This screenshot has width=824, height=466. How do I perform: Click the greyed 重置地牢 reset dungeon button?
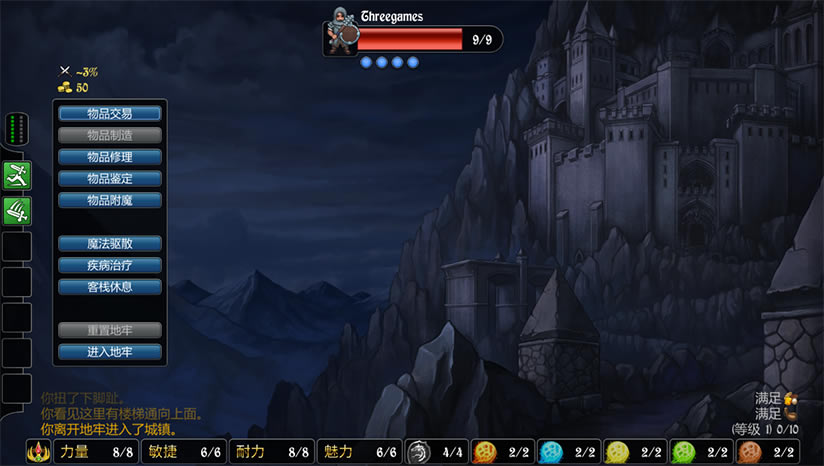pyautogui.click(x=110, y=330)
